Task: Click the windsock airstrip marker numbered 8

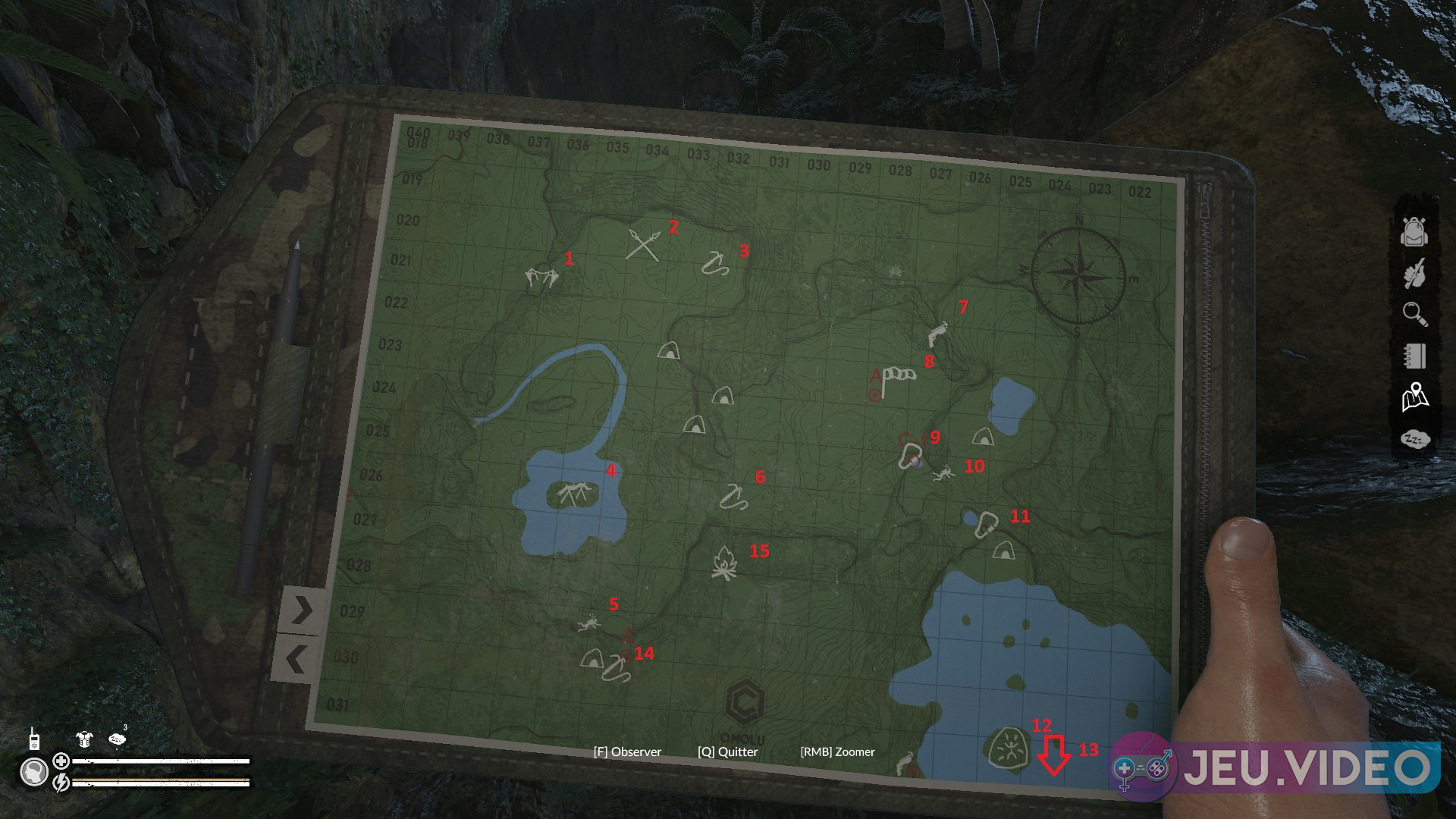Action: [x=899, y=377]
